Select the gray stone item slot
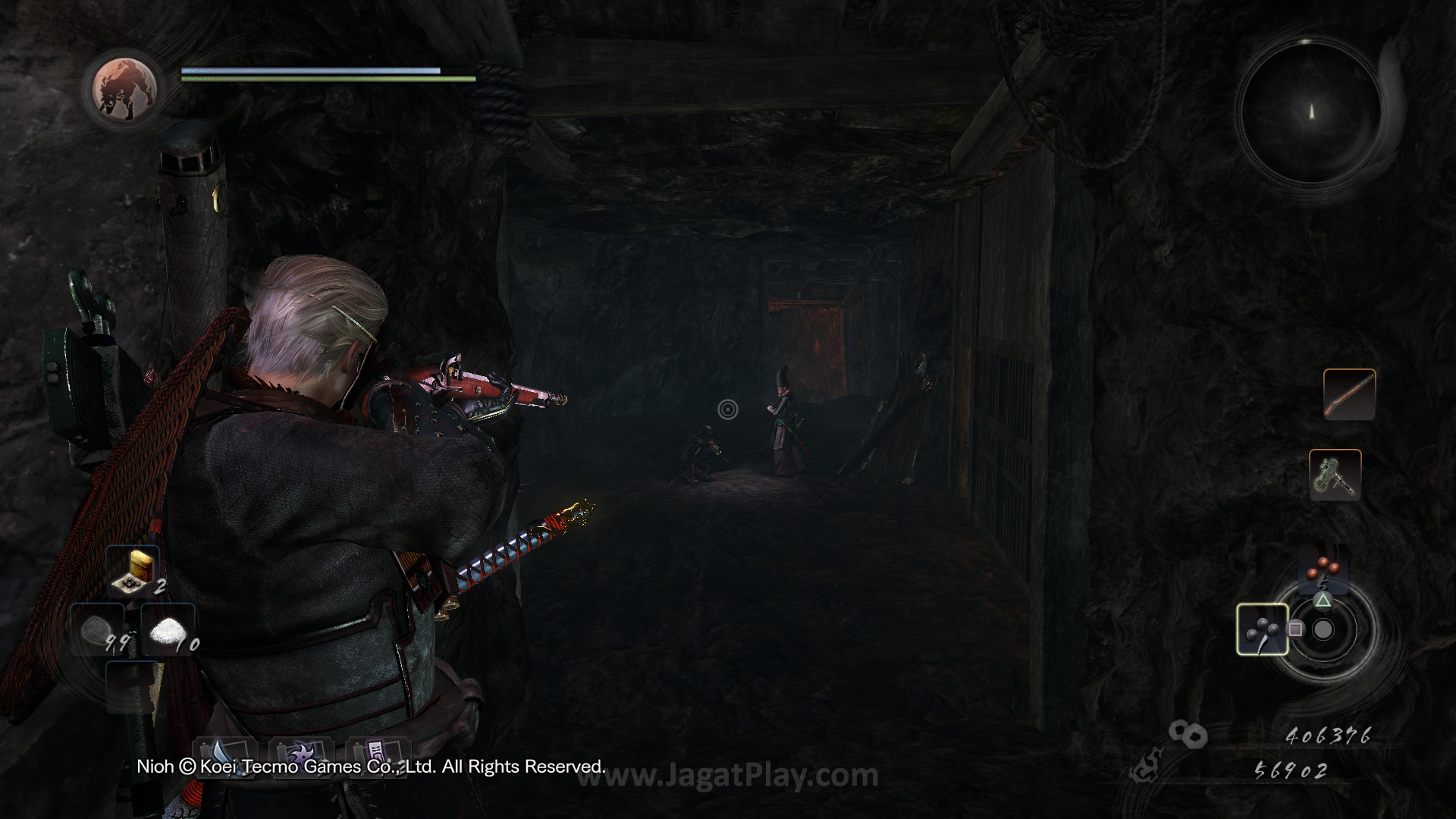1456x819 pixels. pos(98,631)
